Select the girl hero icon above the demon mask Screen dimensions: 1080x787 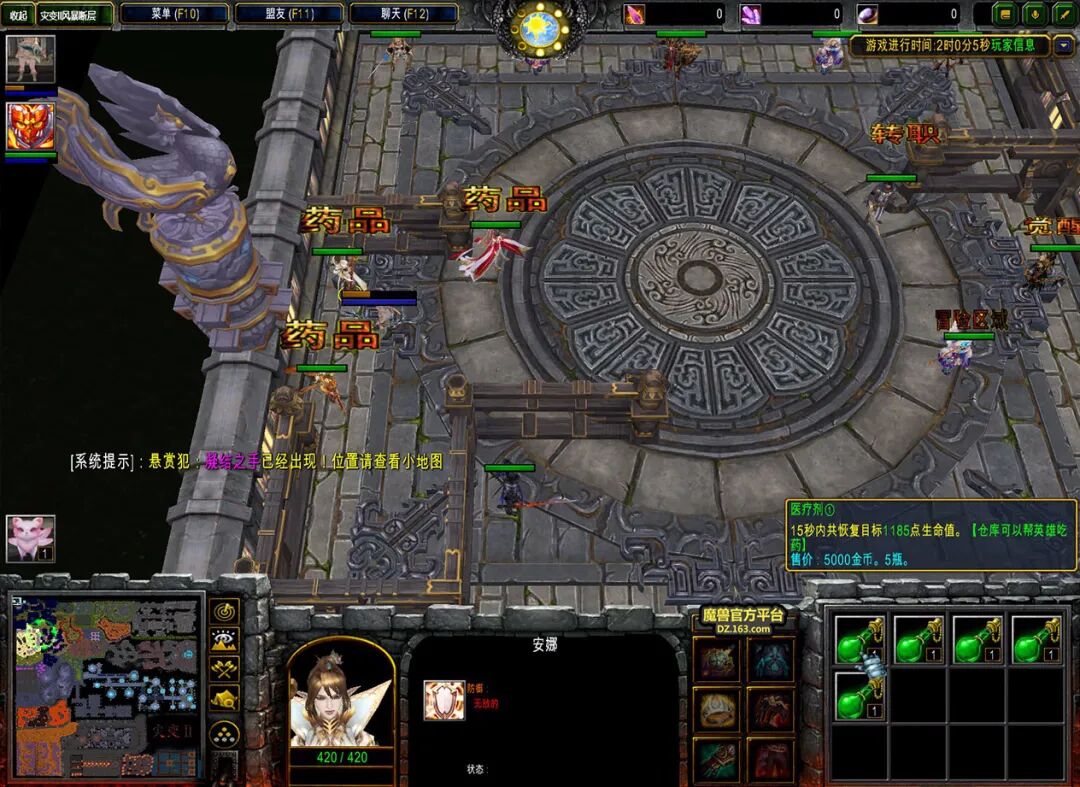pyautogui.click(x=31, y=60)
